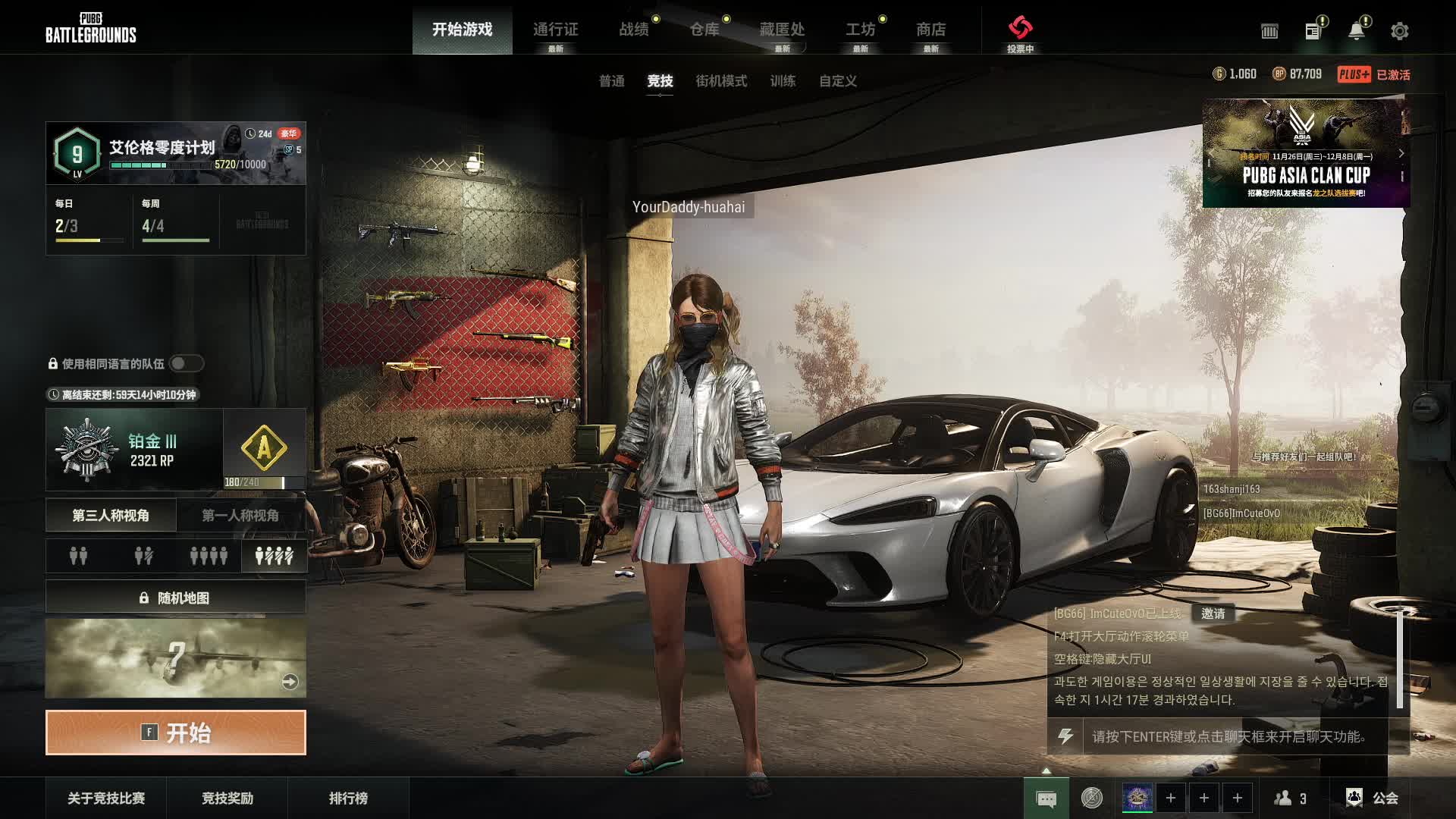The width and height of the screenshot is (1456, 819).
Task: Open the 仓库 inventory tab
Action: 704,30
